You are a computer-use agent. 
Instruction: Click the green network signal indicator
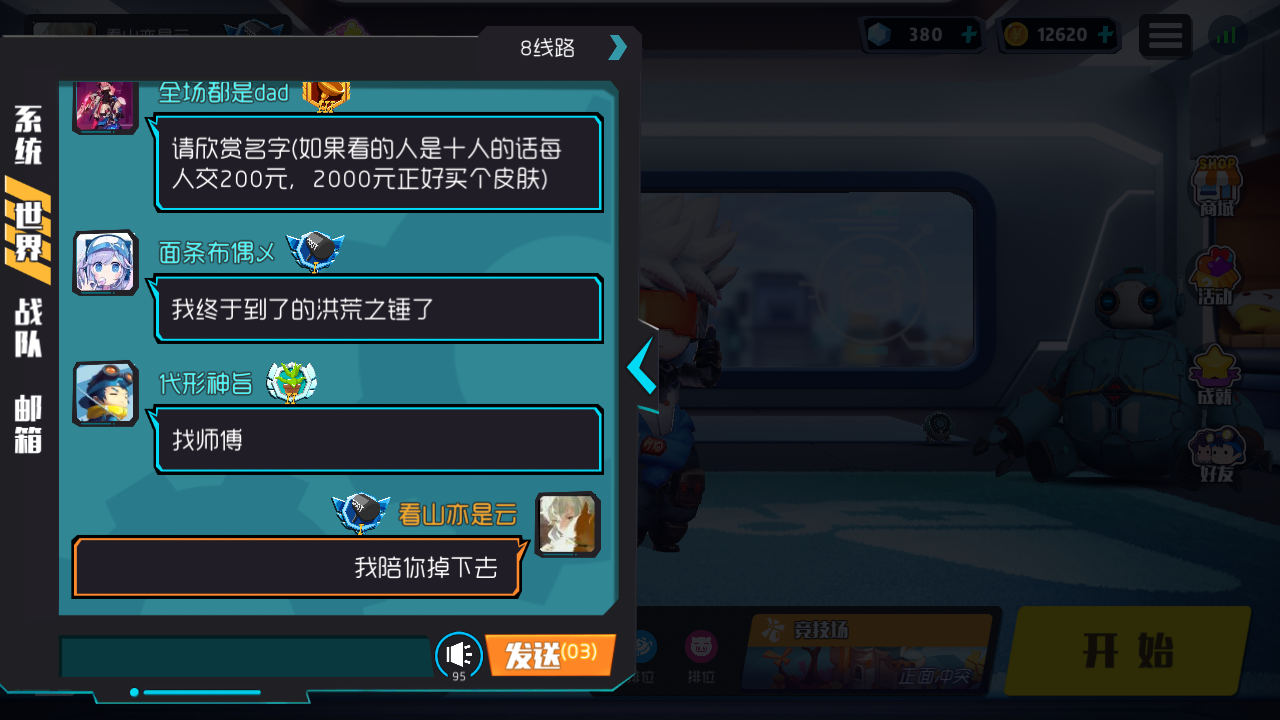pyautogui.click(x=1227, y=35)
